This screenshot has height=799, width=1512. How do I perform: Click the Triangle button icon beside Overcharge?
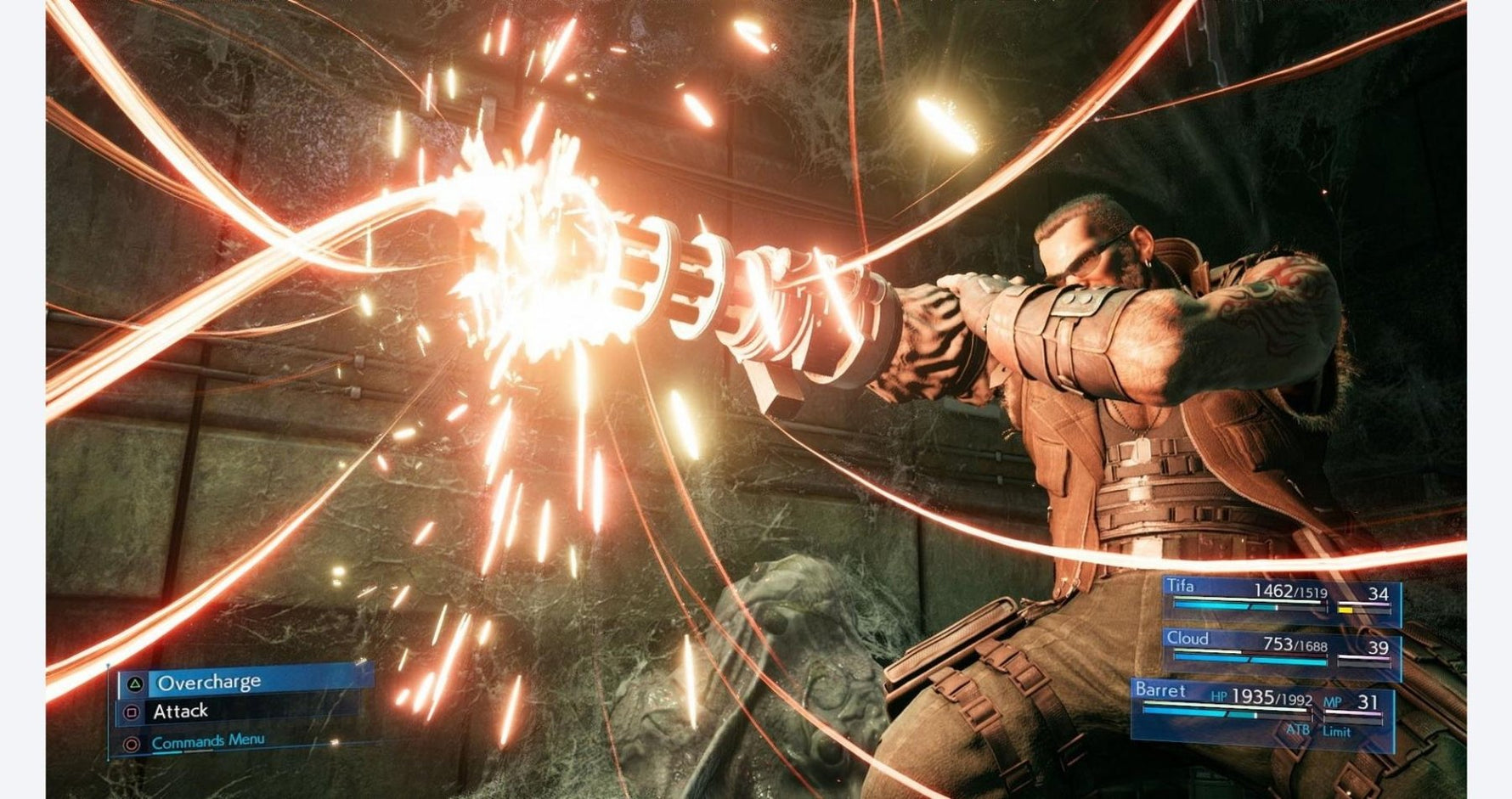136,684
